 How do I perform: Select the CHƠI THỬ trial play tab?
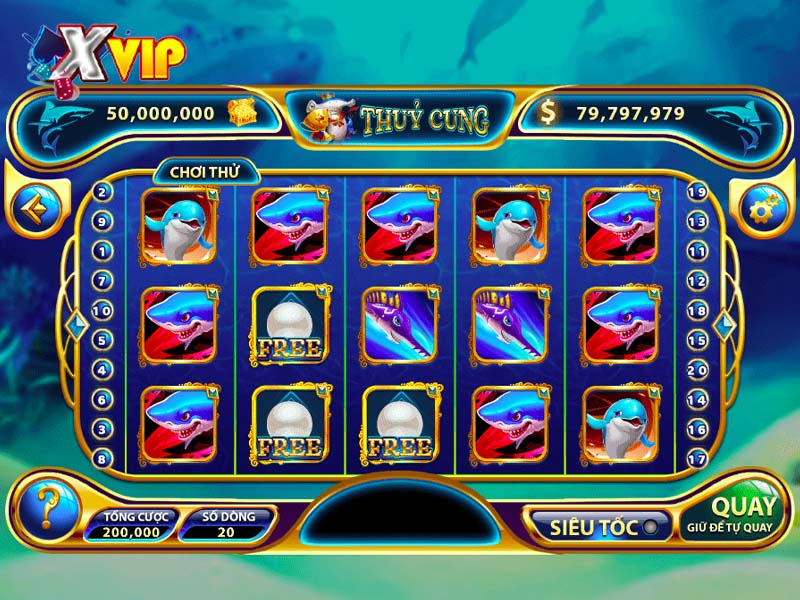(198, 172)
